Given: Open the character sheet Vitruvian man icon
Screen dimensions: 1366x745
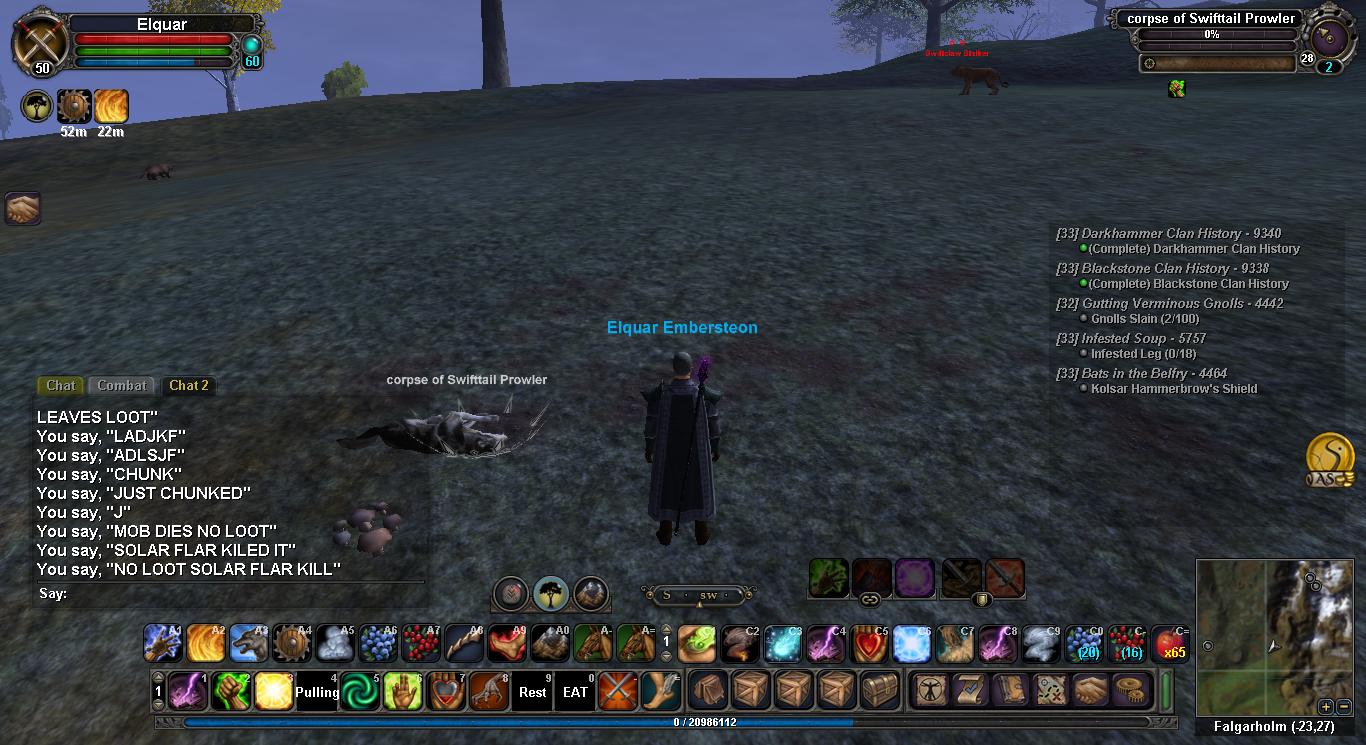Looking at the screenshot, I should click(x=931, y=691).
